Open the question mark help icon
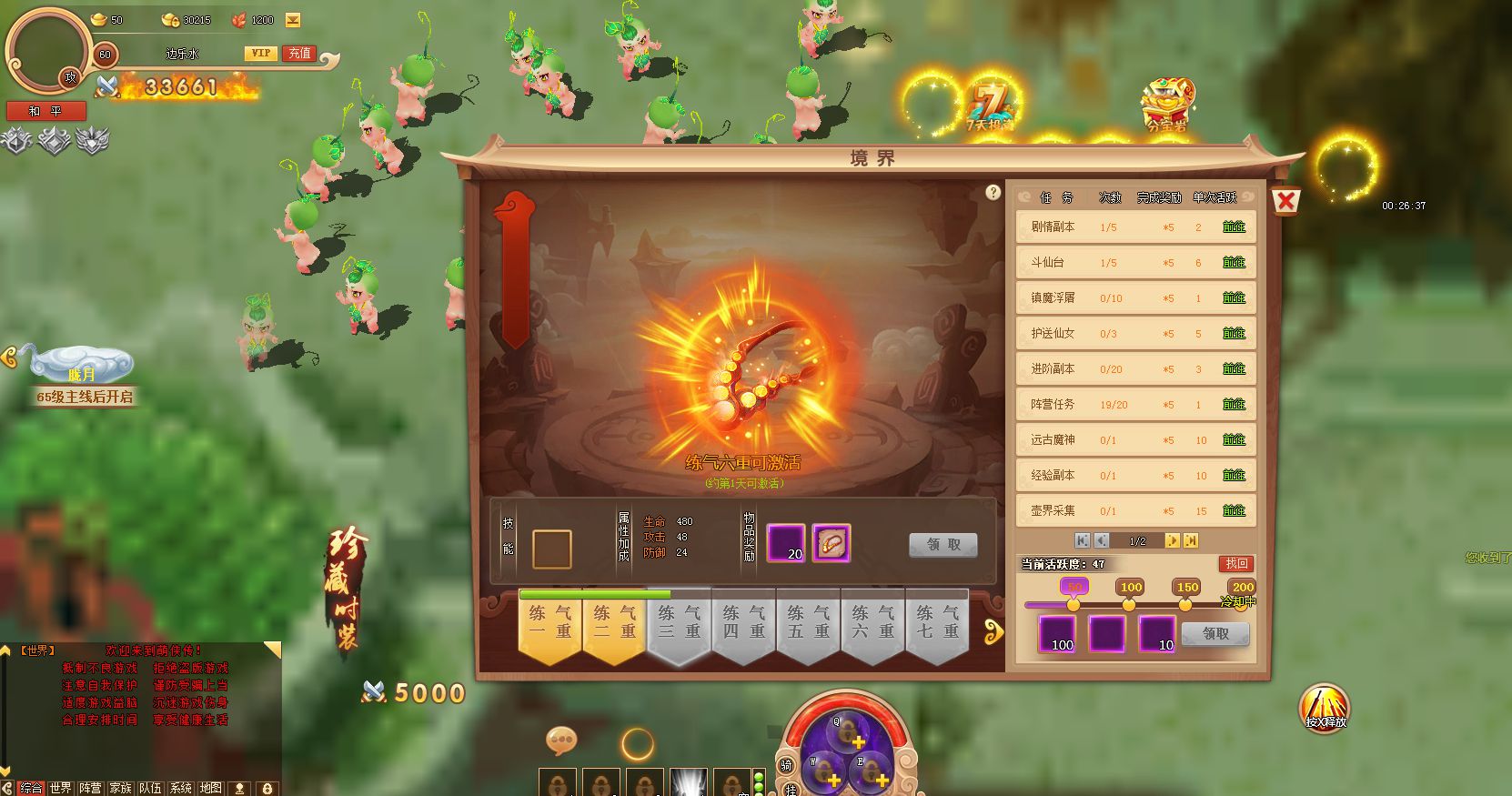Screen dimensions: 1512x796 click(993, 192)
